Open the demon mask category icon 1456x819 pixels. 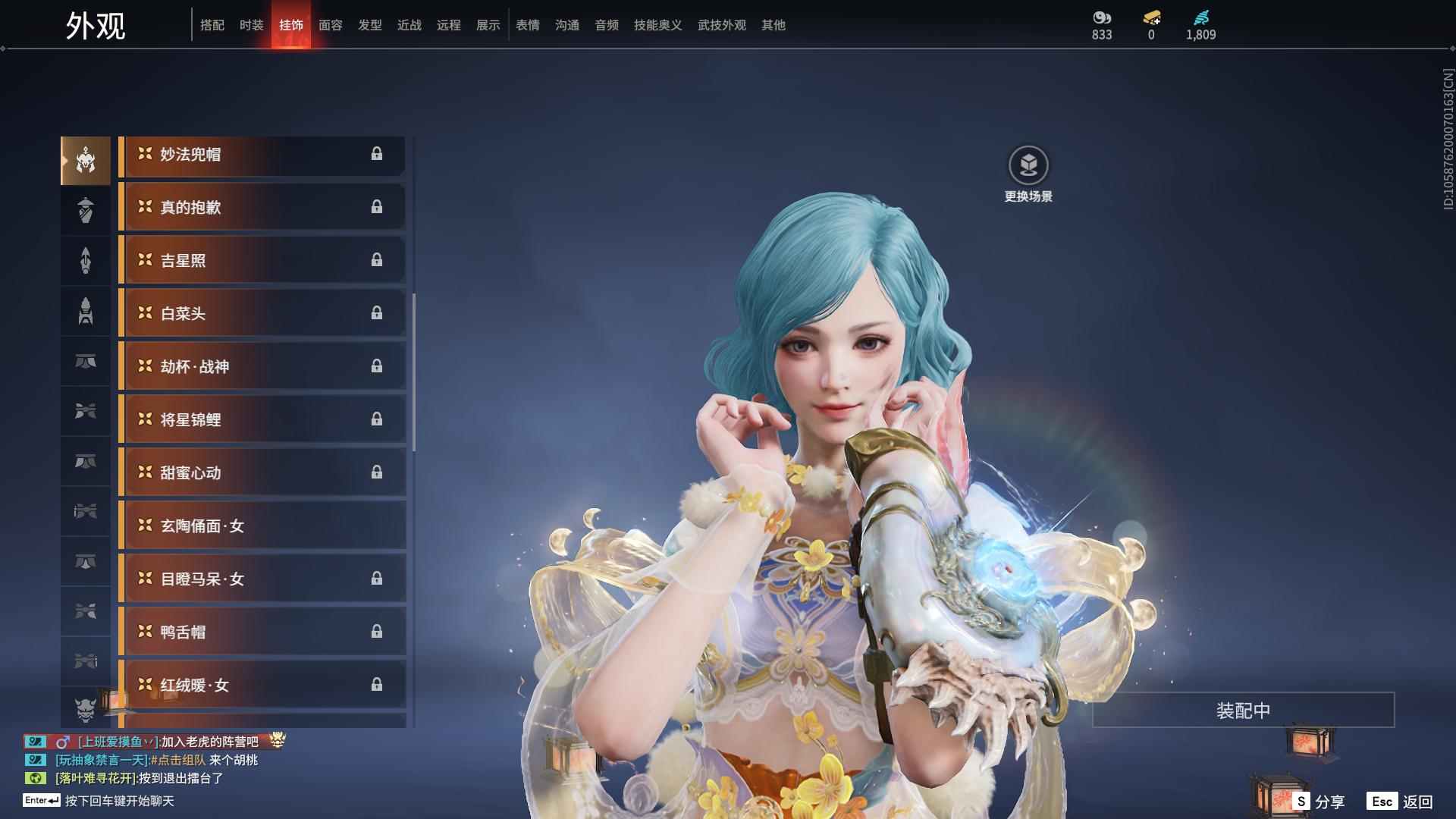click(x=86, y=710)
